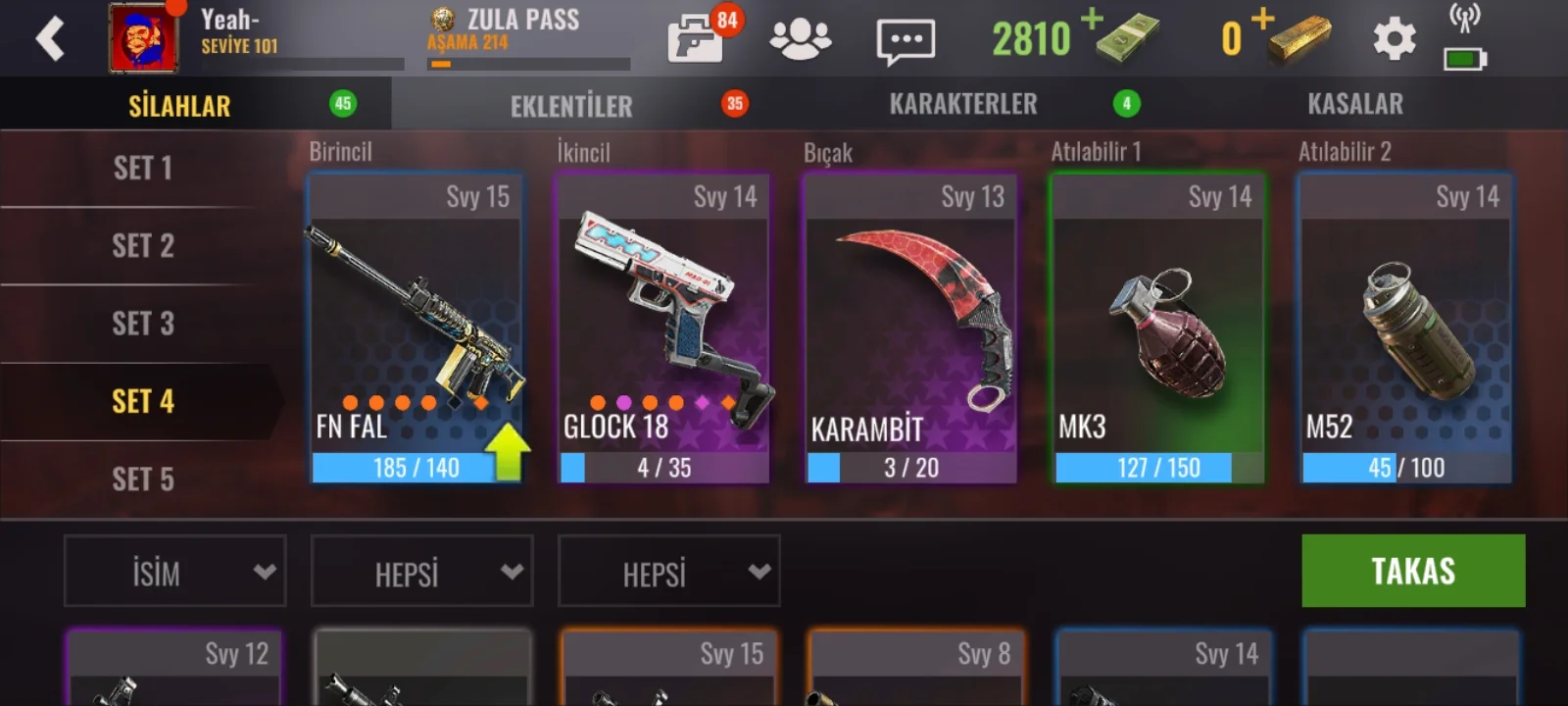Open the İsim sort dropdown

click(175, 572)
